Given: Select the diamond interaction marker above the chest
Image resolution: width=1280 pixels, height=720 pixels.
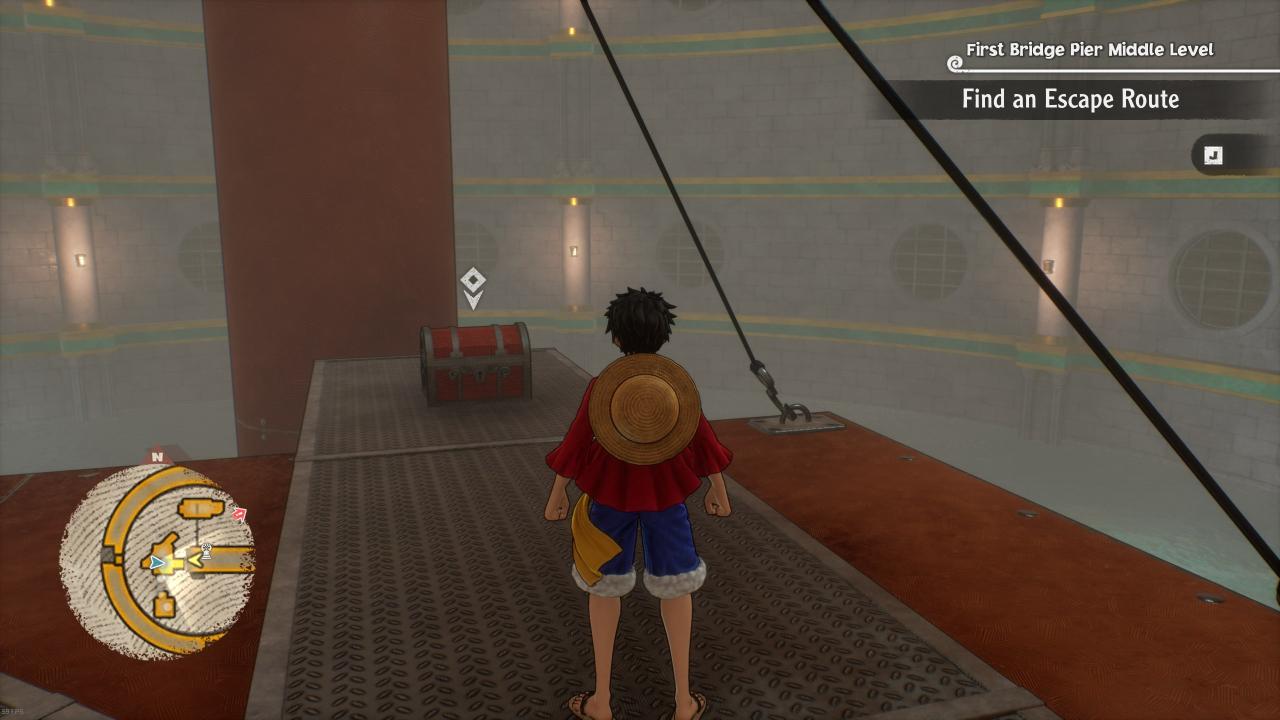Looking at the screenshot, I should [473, 279].
